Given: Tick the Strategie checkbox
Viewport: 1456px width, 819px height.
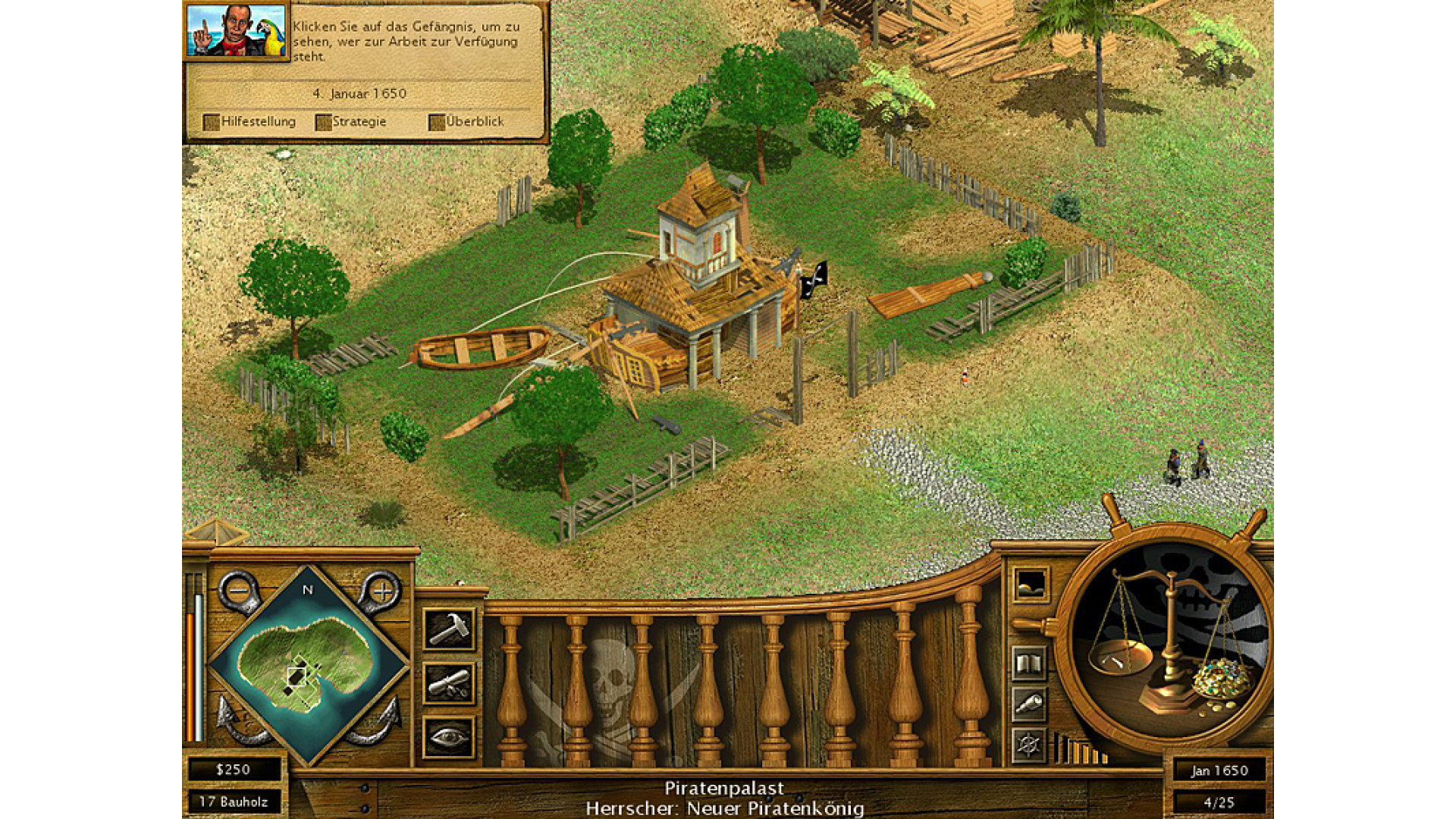Looking at the screenshot, I should [x=324, y=122].
